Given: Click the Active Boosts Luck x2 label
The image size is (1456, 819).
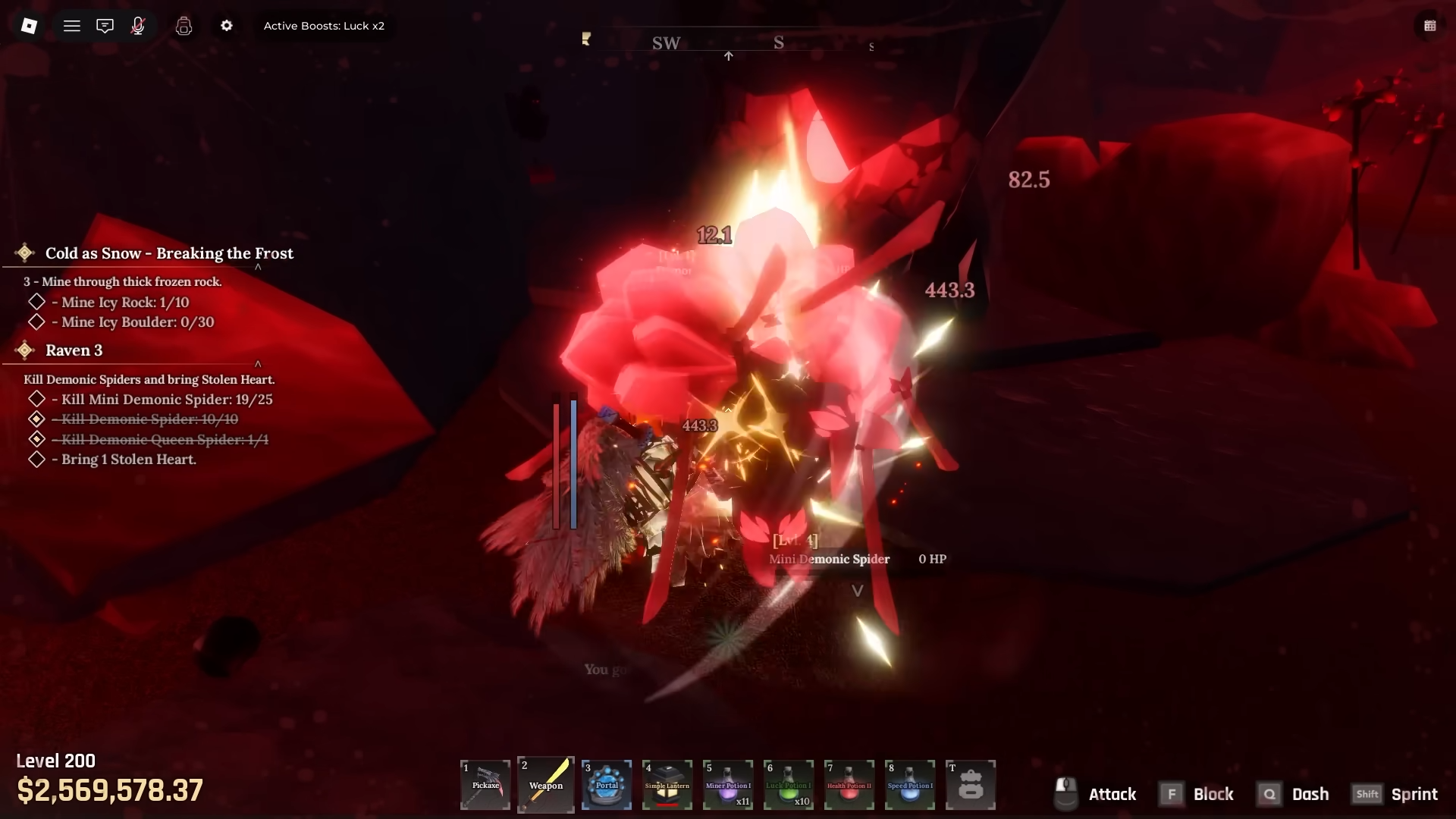Looking at the screenshot, I should pyautogui.click(x=324, y=26).
